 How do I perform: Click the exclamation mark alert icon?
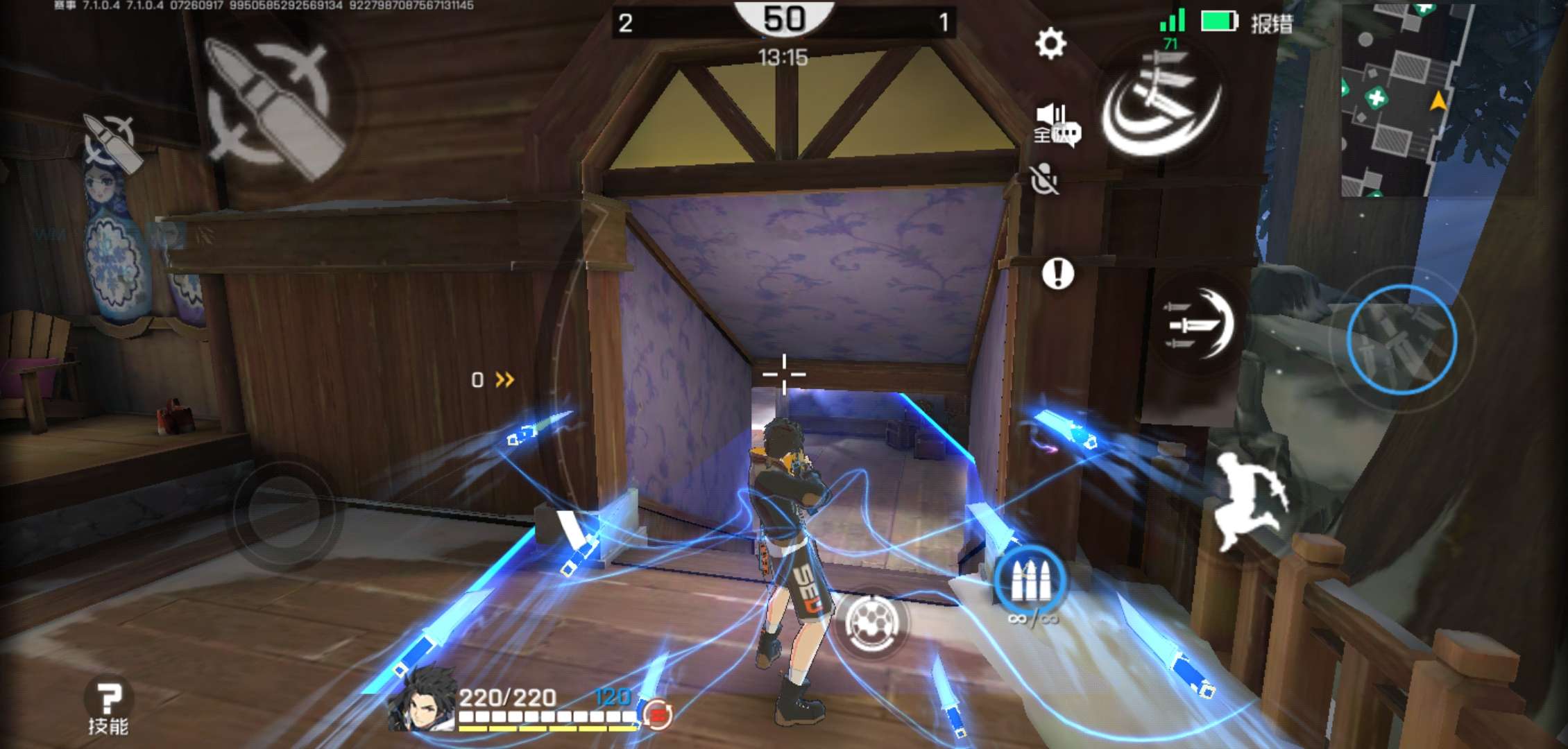(1057, 273)
